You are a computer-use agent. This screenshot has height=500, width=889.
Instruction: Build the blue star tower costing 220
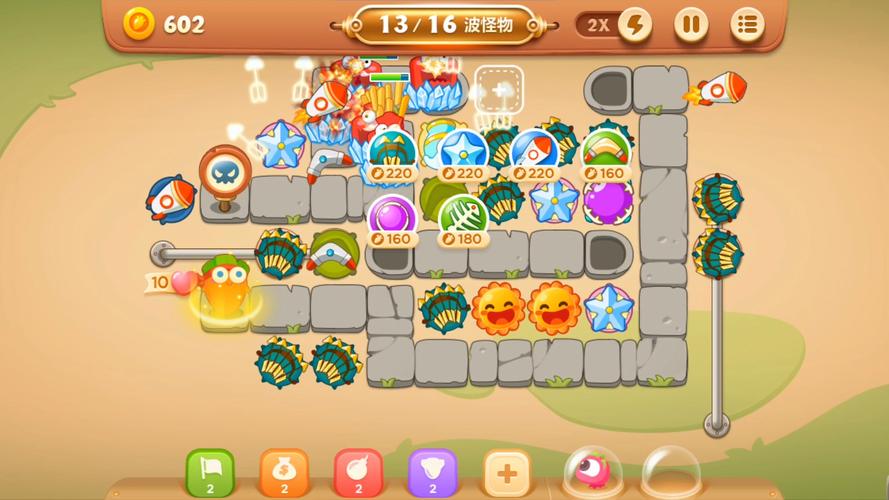[463, 153]
